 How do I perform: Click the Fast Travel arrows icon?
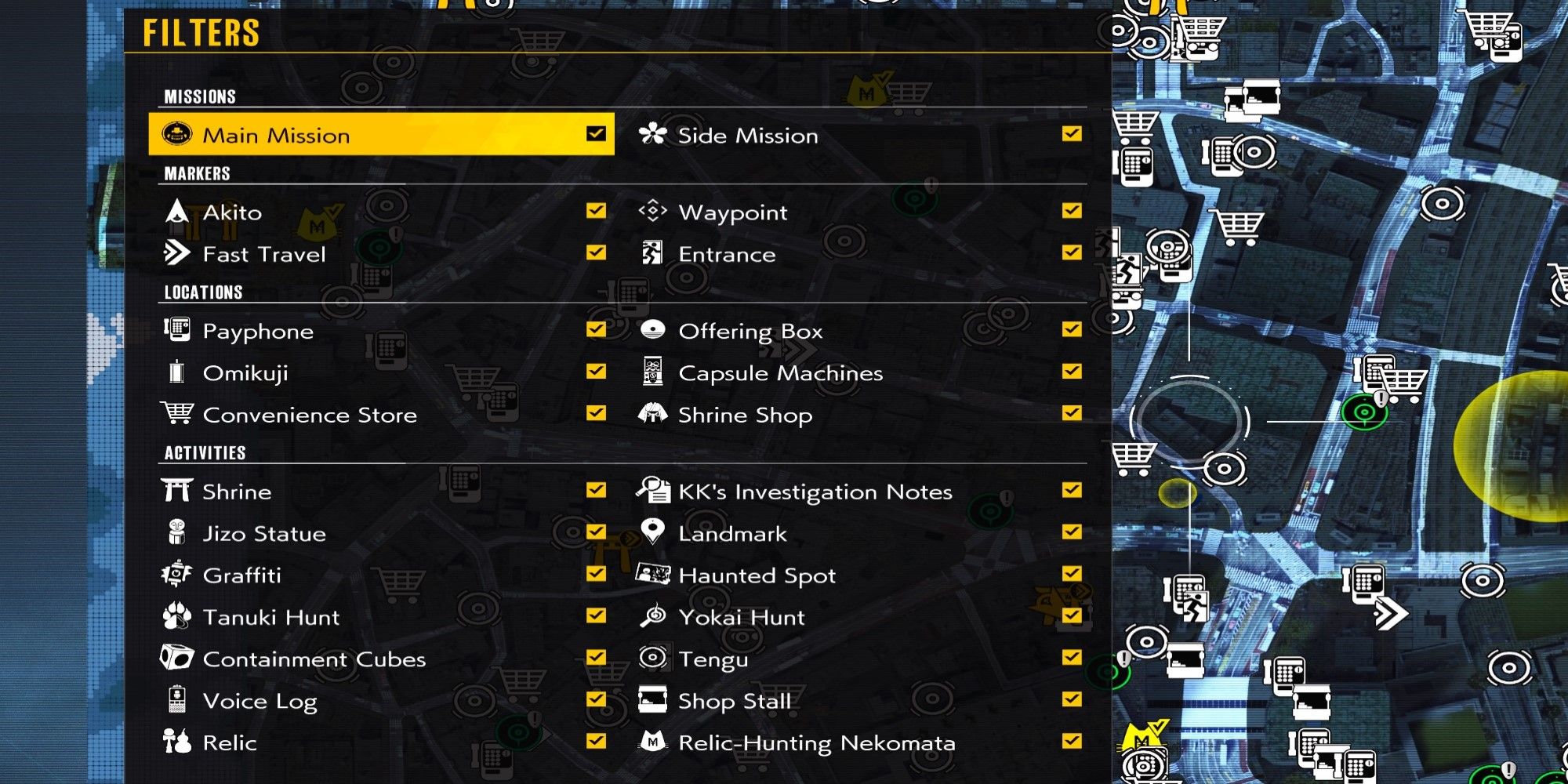pos(176,253)
